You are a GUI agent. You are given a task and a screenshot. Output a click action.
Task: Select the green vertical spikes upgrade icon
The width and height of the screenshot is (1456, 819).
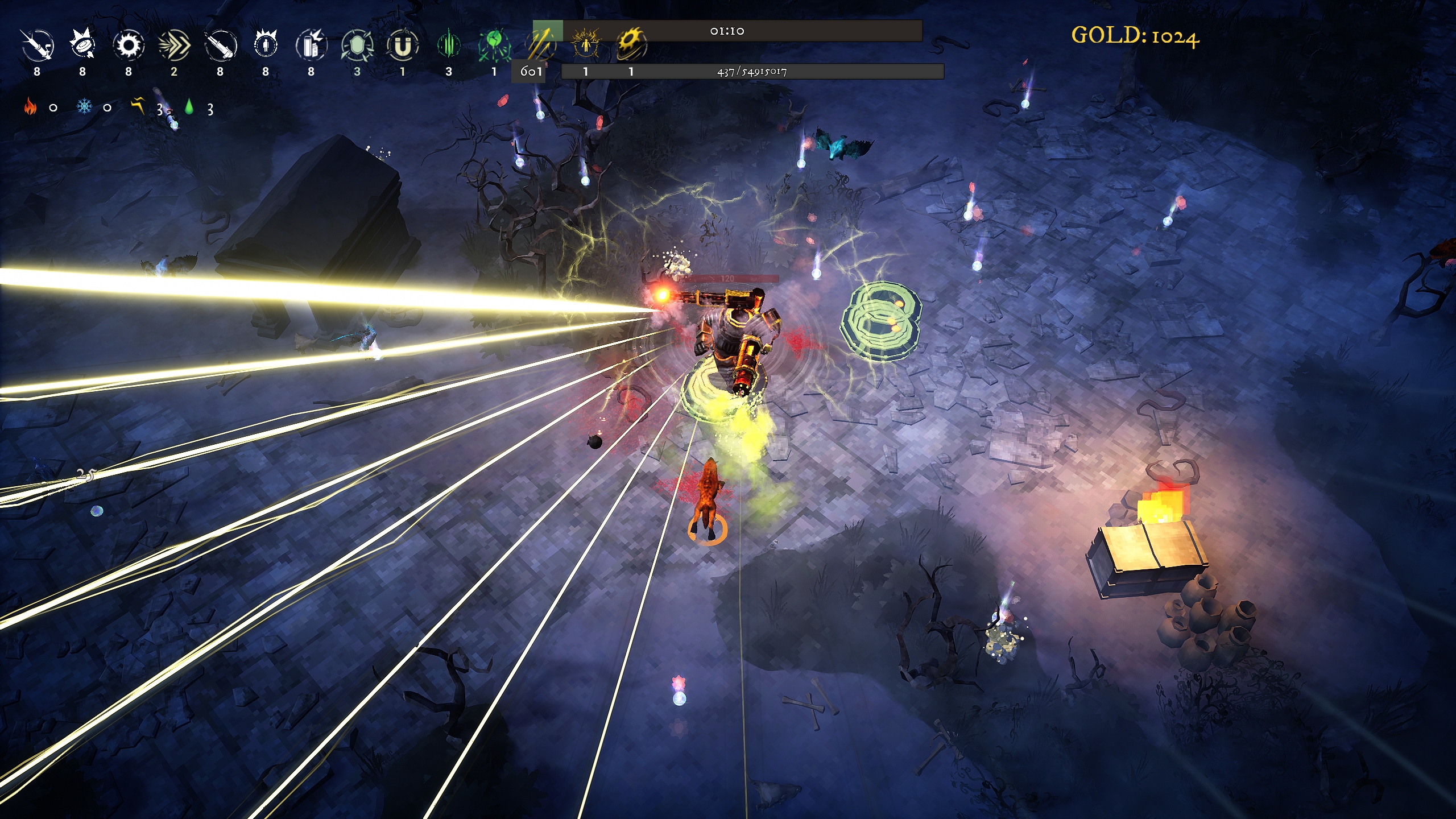[449, 45]
